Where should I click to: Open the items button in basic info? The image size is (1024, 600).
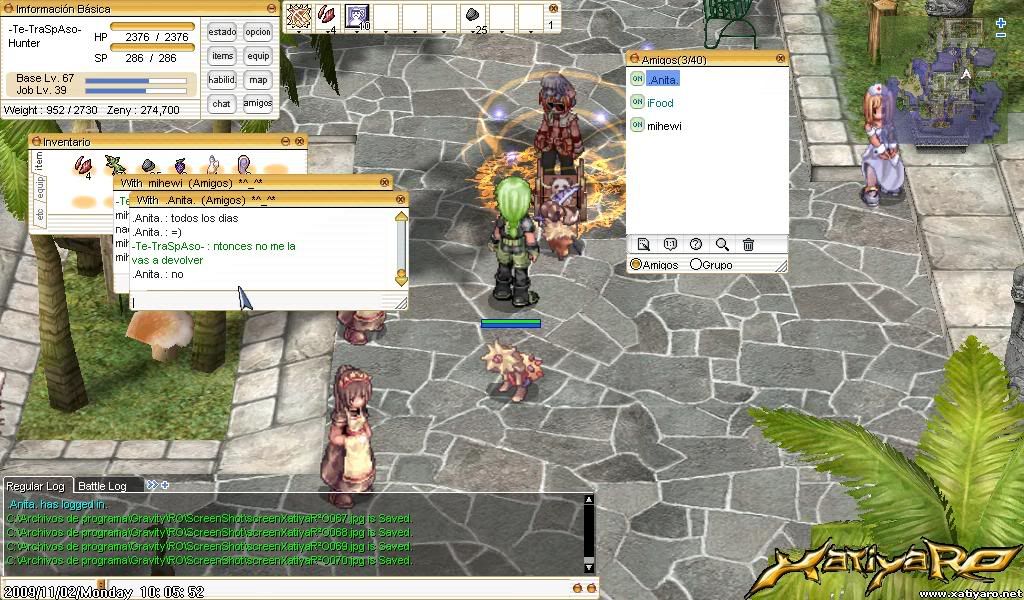(222, 56)
